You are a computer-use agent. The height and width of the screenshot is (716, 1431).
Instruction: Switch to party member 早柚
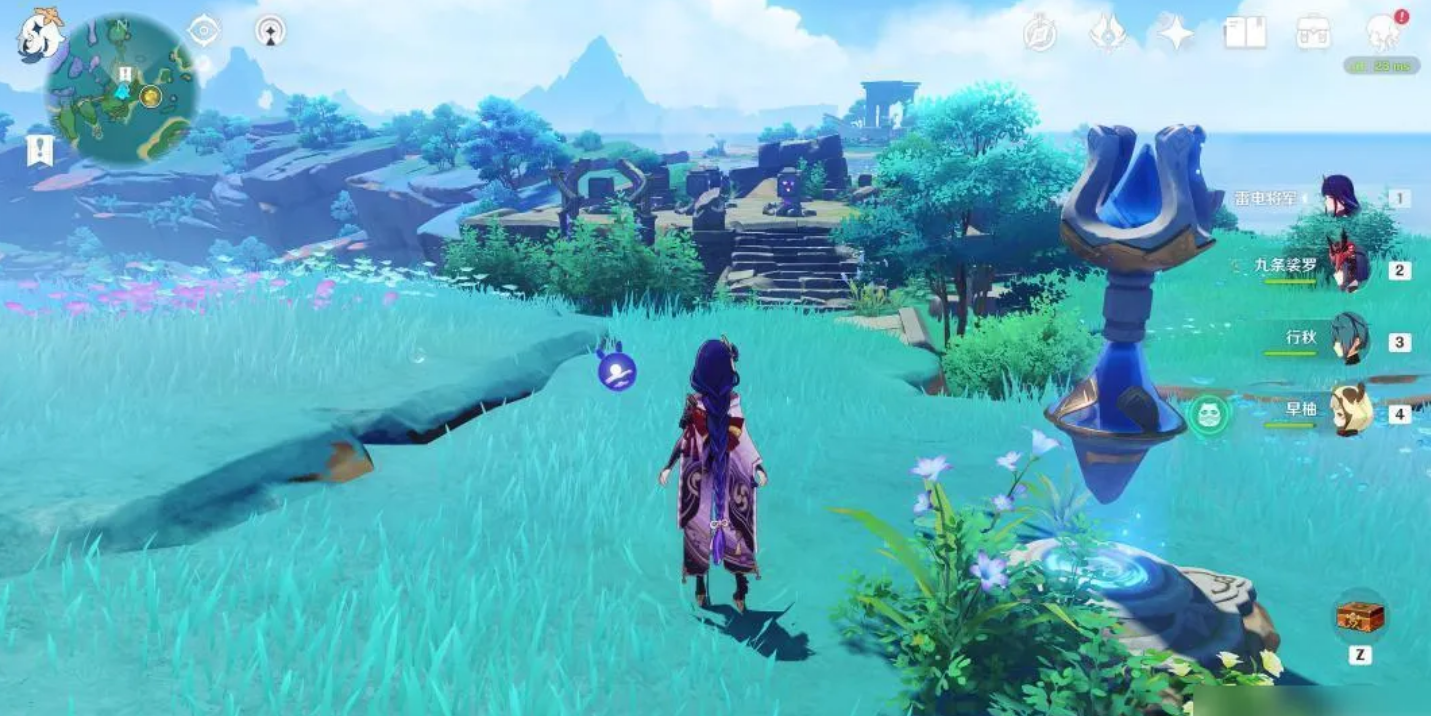tap(1349, 410)
